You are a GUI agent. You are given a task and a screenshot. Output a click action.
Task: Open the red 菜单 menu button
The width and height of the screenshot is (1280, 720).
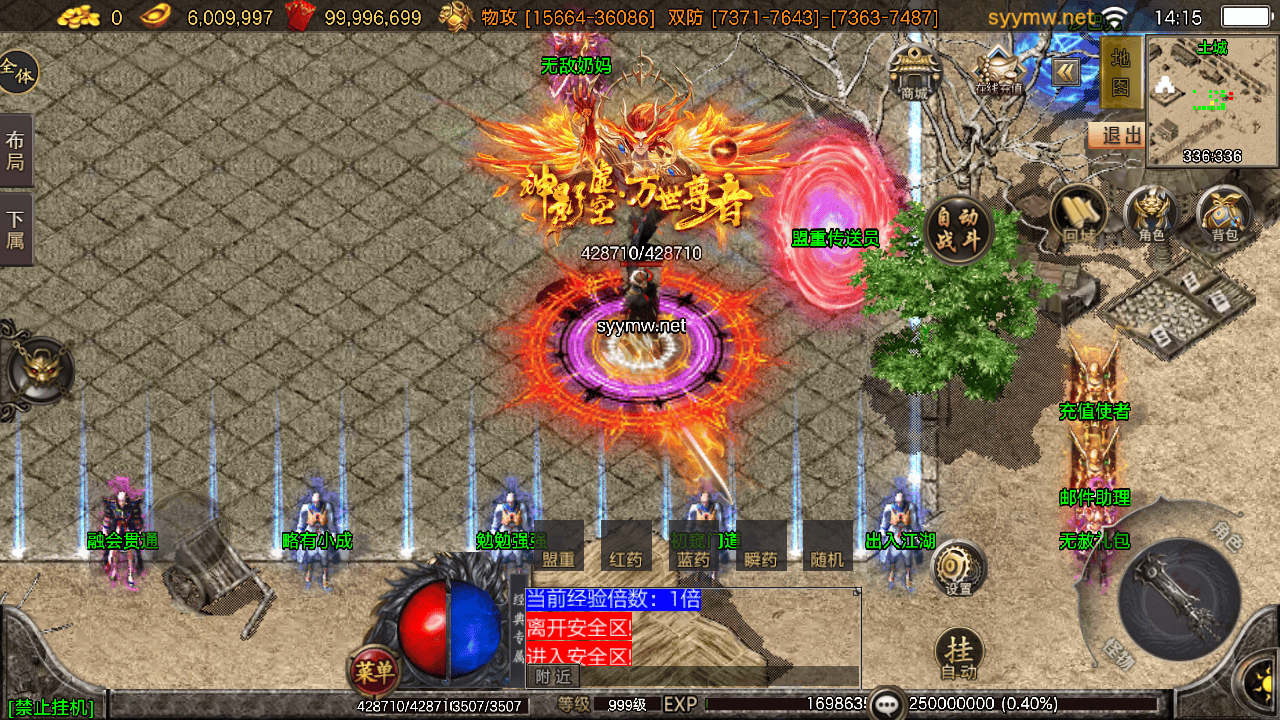coord(373,671)
